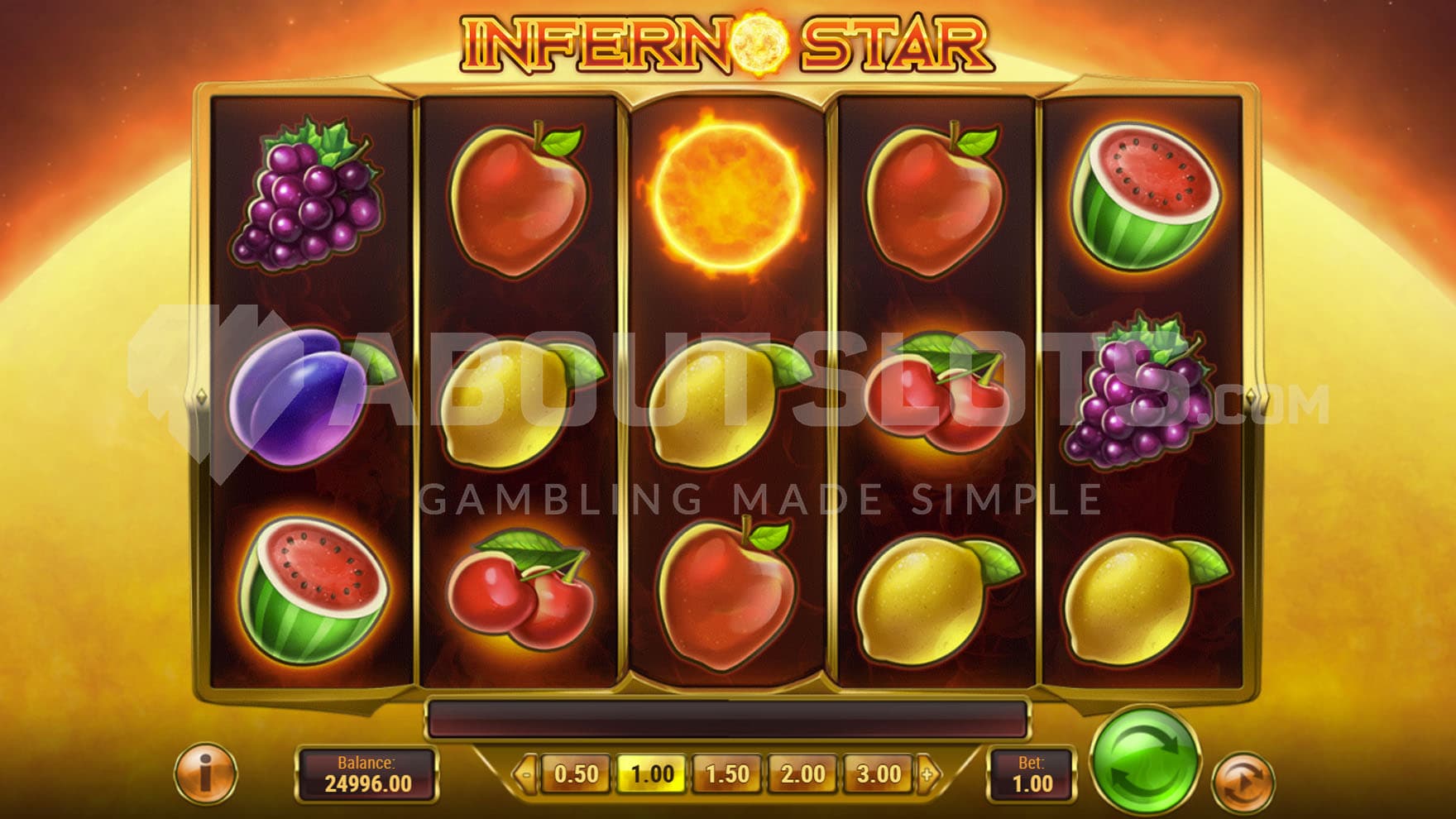Increase the bet with the plus arrow

pos(928,775)
